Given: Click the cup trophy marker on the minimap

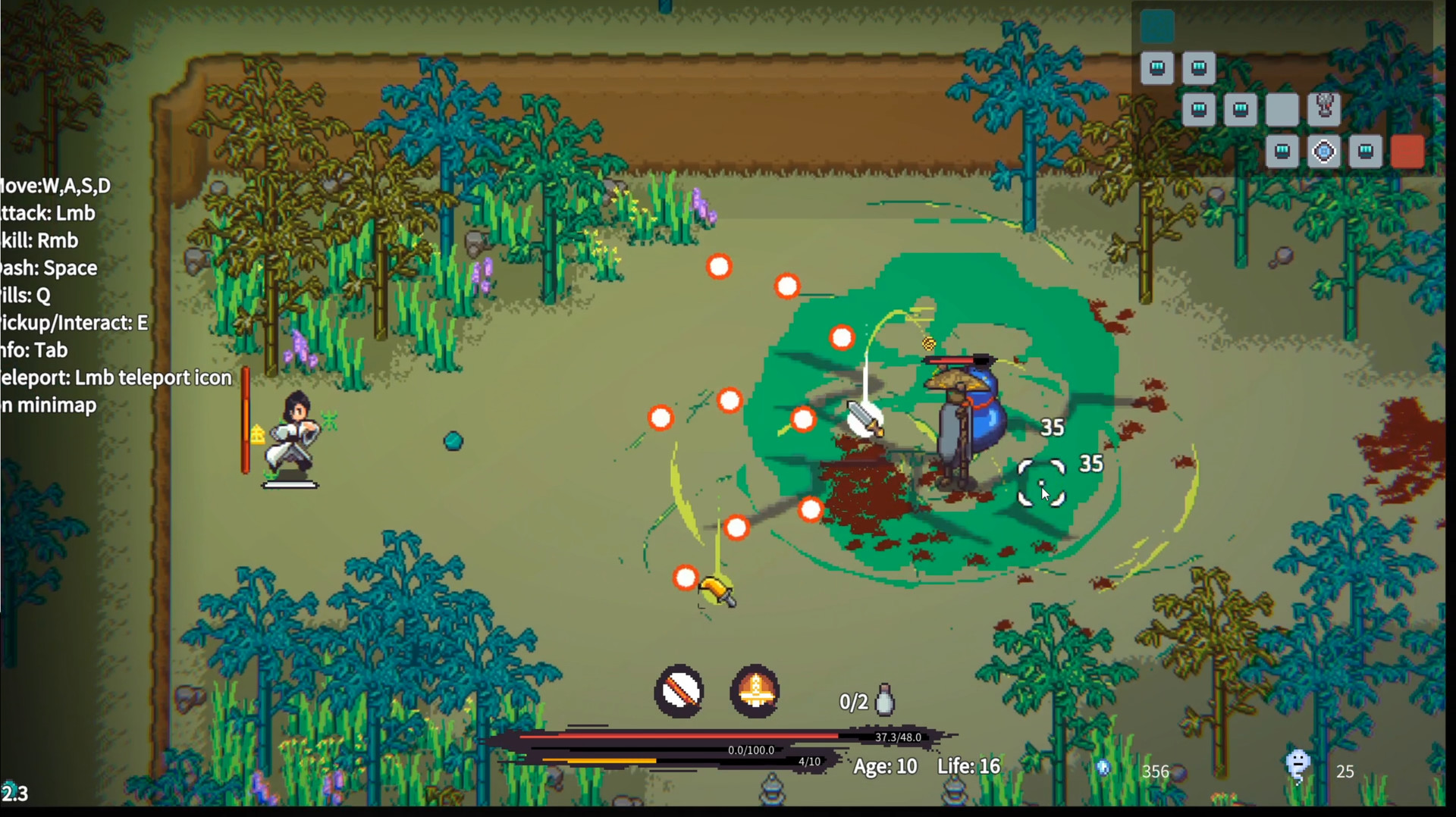Looking at the screenshot, I should [x=1324, y=108].
